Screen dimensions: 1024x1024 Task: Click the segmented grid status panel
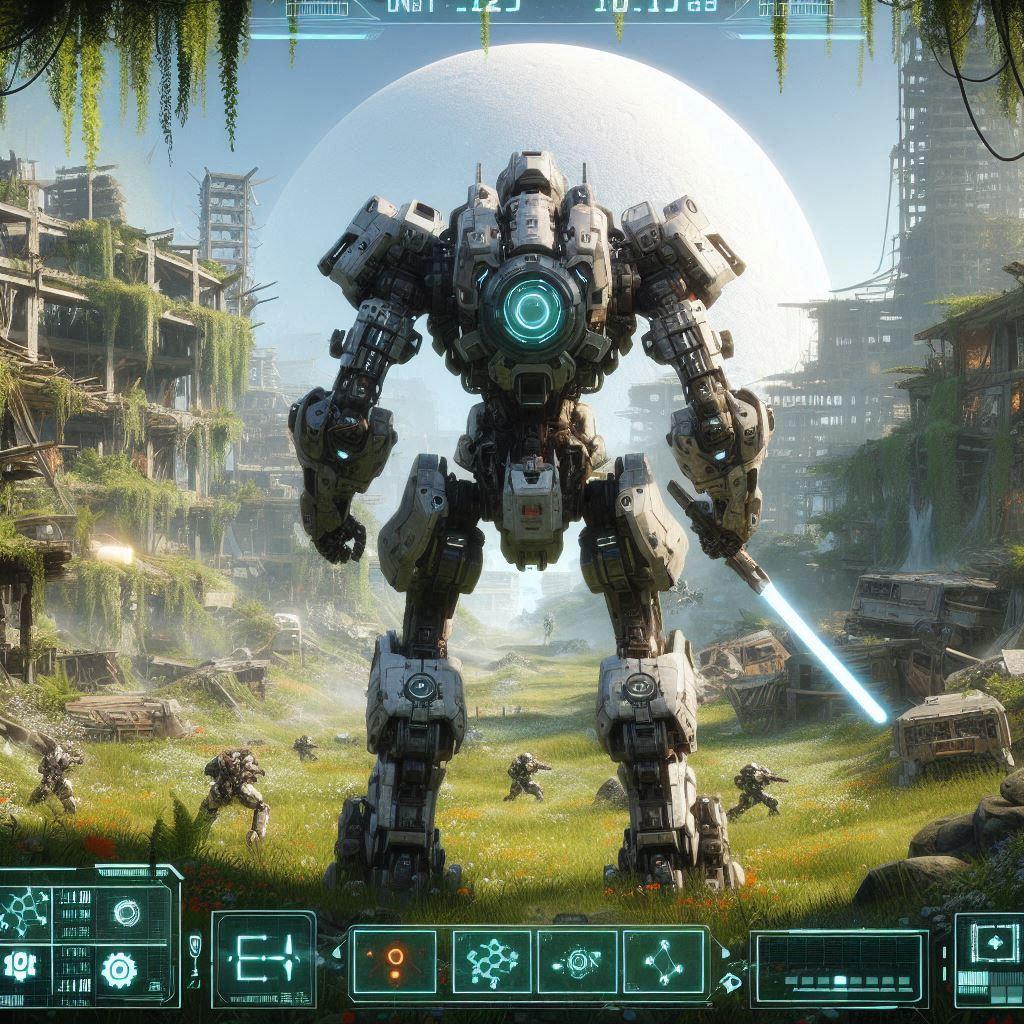pos(838,967)
